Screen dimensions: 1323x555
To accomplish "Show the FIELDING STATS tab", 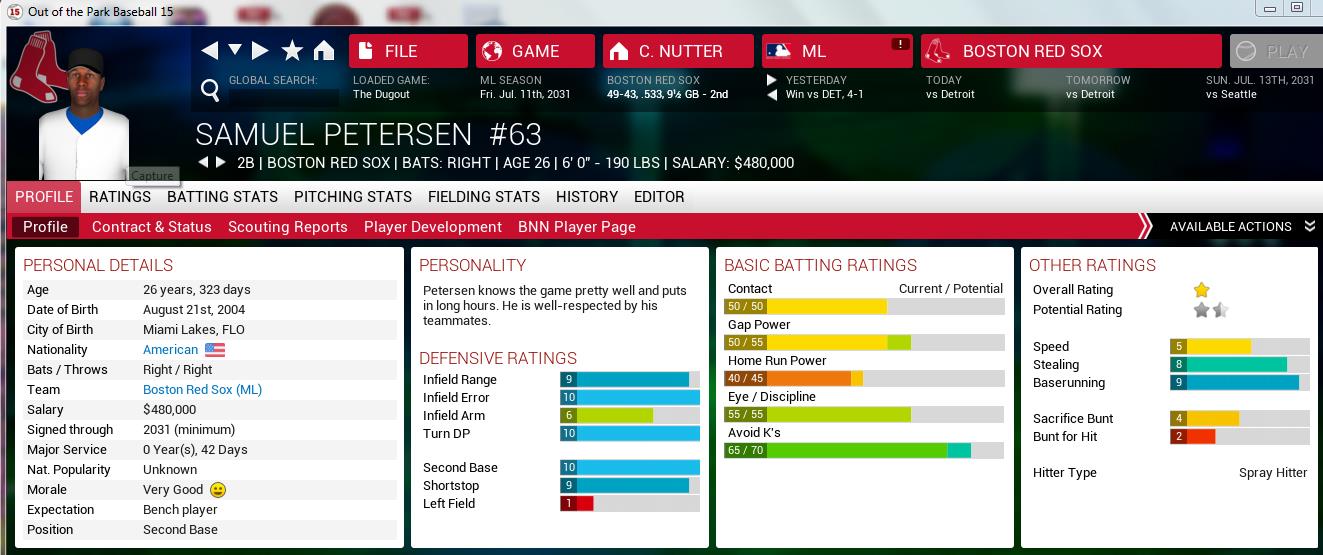I will pos(484,197).
